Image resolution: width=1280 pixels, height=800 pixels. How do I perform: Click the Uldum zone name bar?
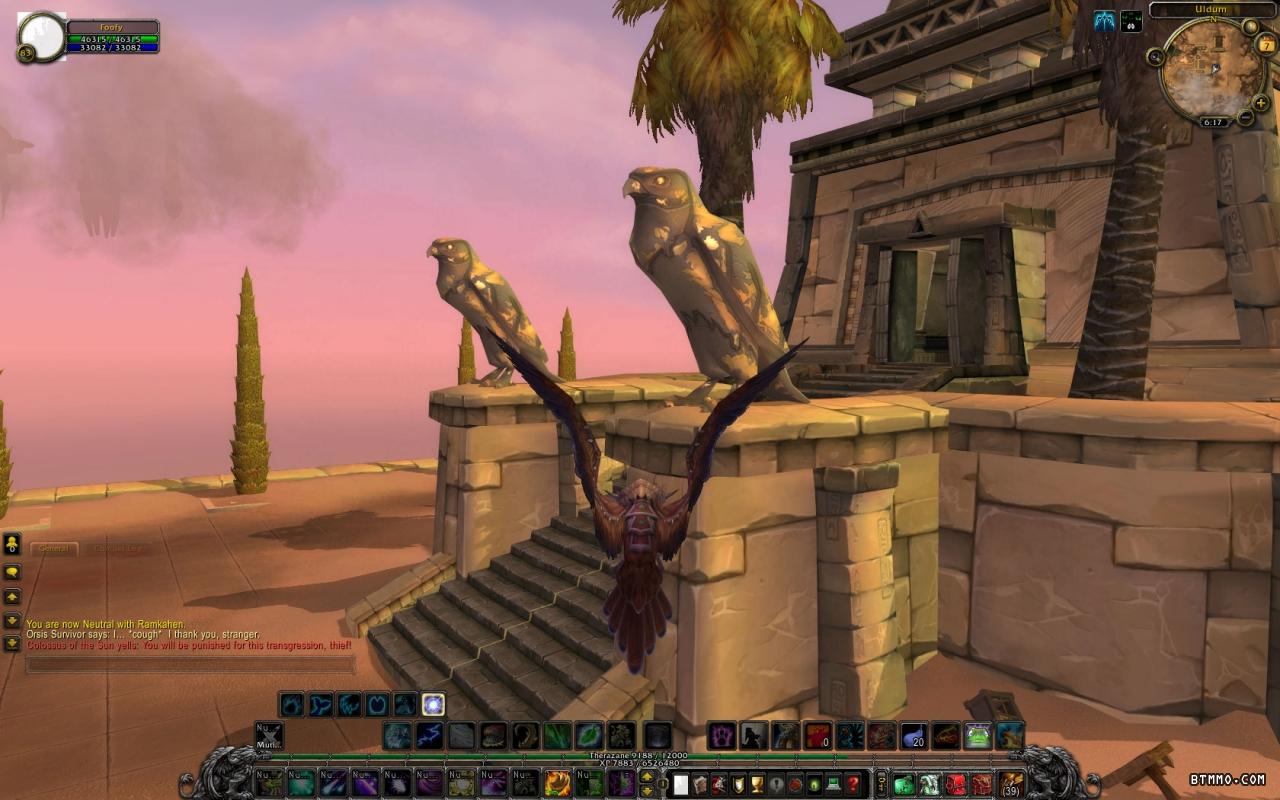1214,10
